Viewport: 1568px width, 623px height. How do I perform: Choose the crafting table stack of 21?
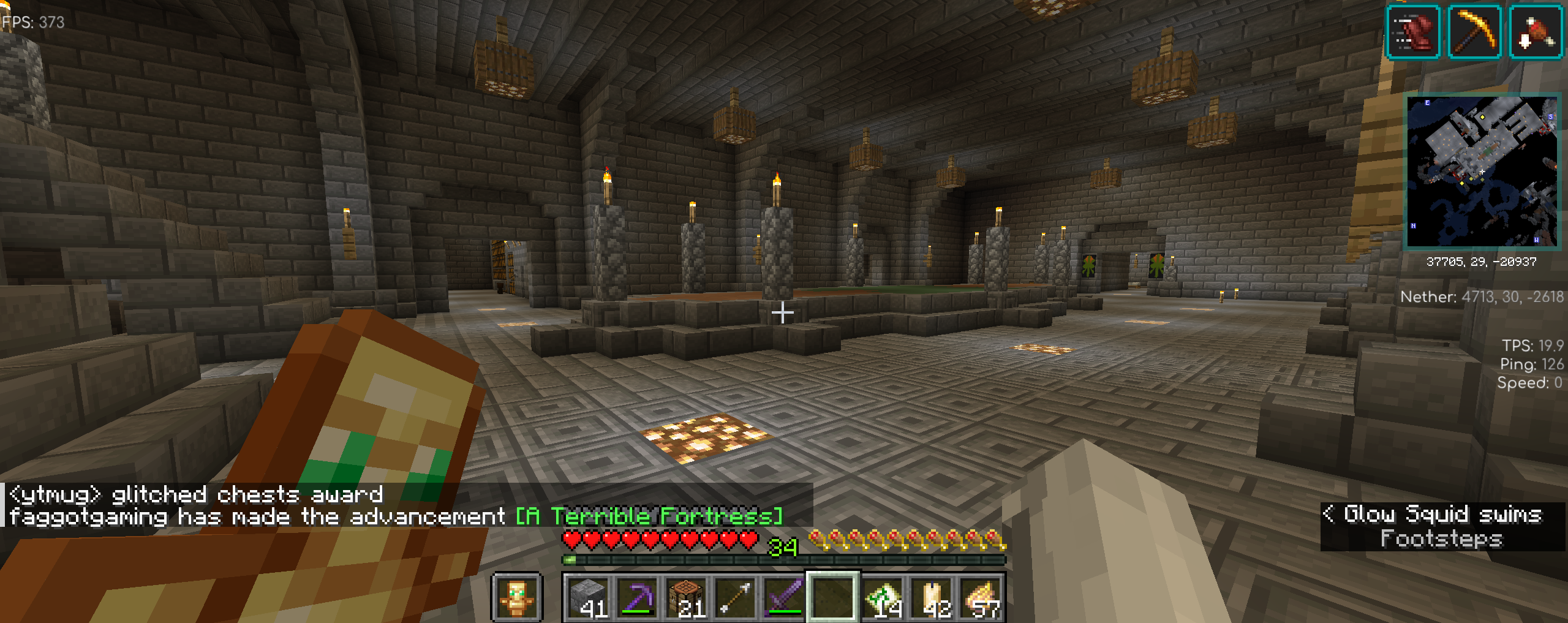(x=686, y=597)
